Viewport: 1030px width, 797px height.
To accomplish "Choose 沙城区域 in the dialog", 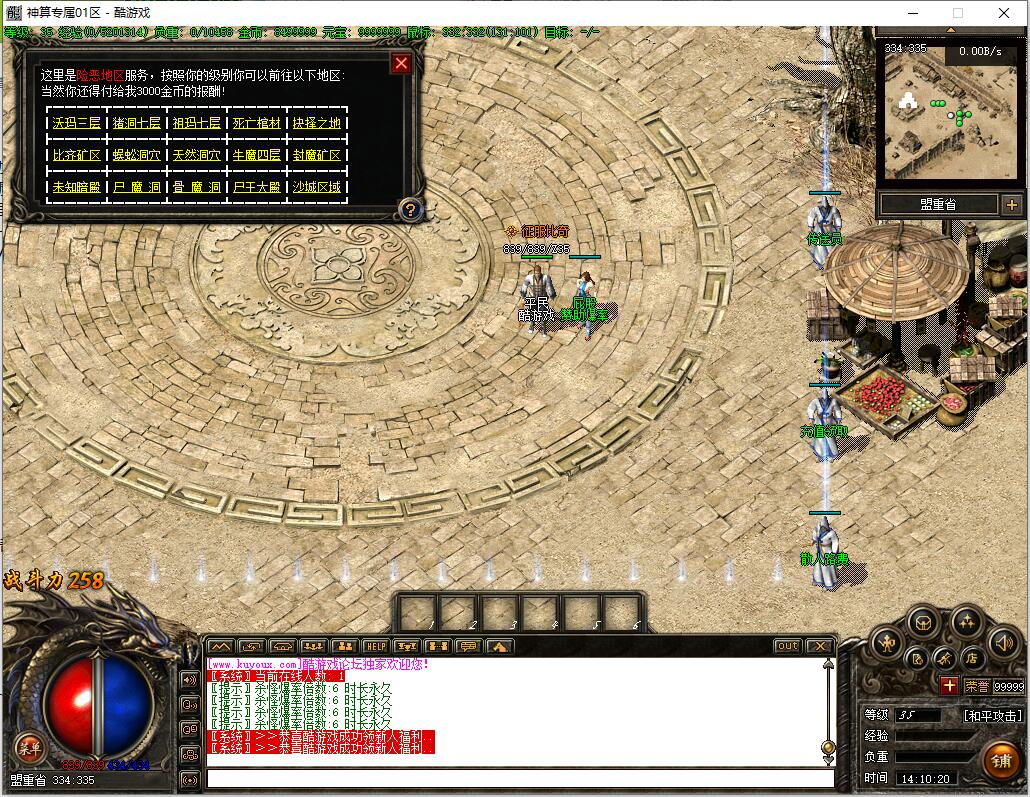I will pyautogui.click(x=317, y=187).
